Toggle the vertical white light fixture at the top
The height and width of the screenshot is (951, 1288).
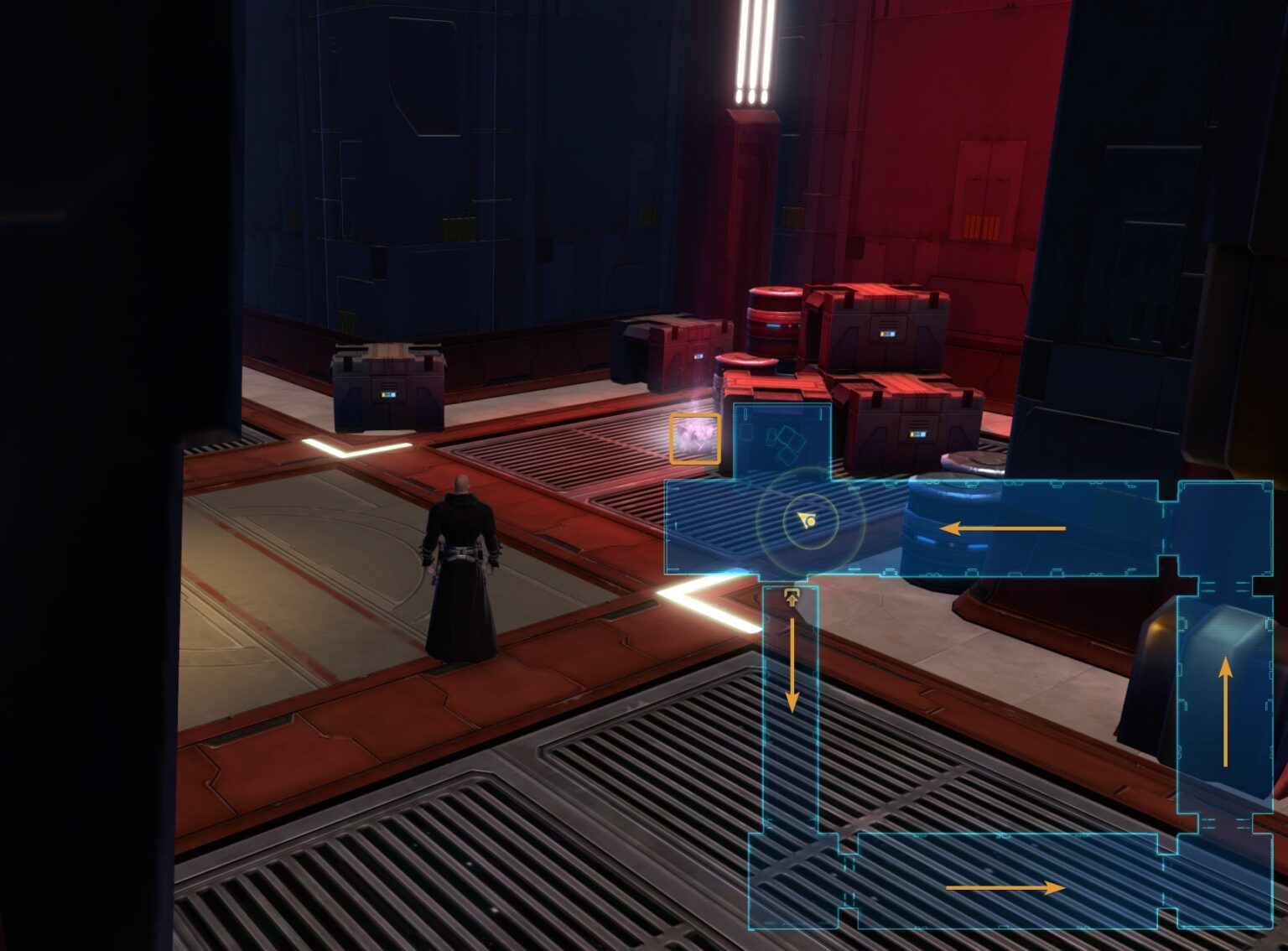[752, 50]
